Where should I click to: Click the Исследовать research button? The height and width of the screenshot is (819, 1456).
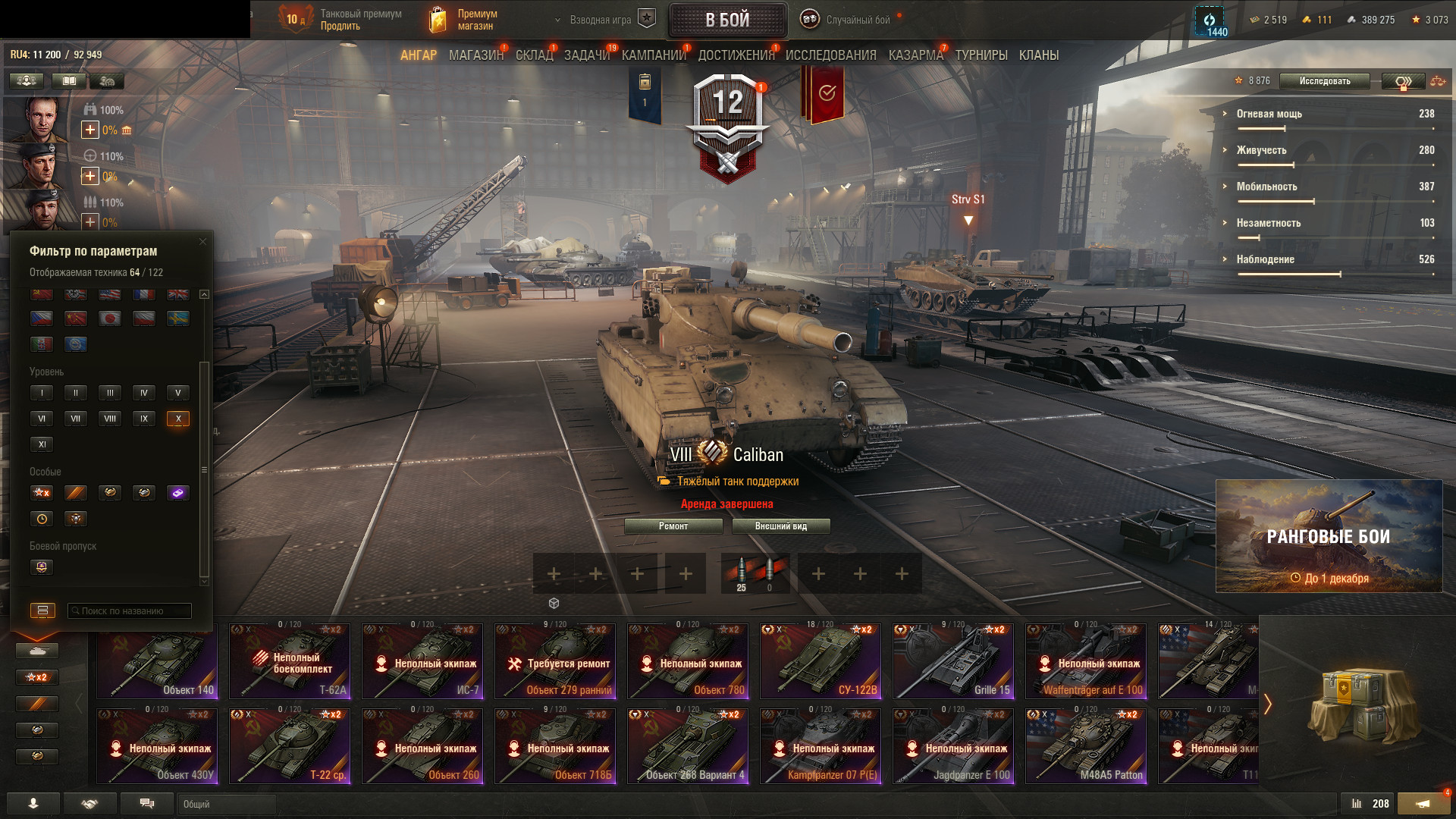pyautogui.click(x=1324, y=81)
